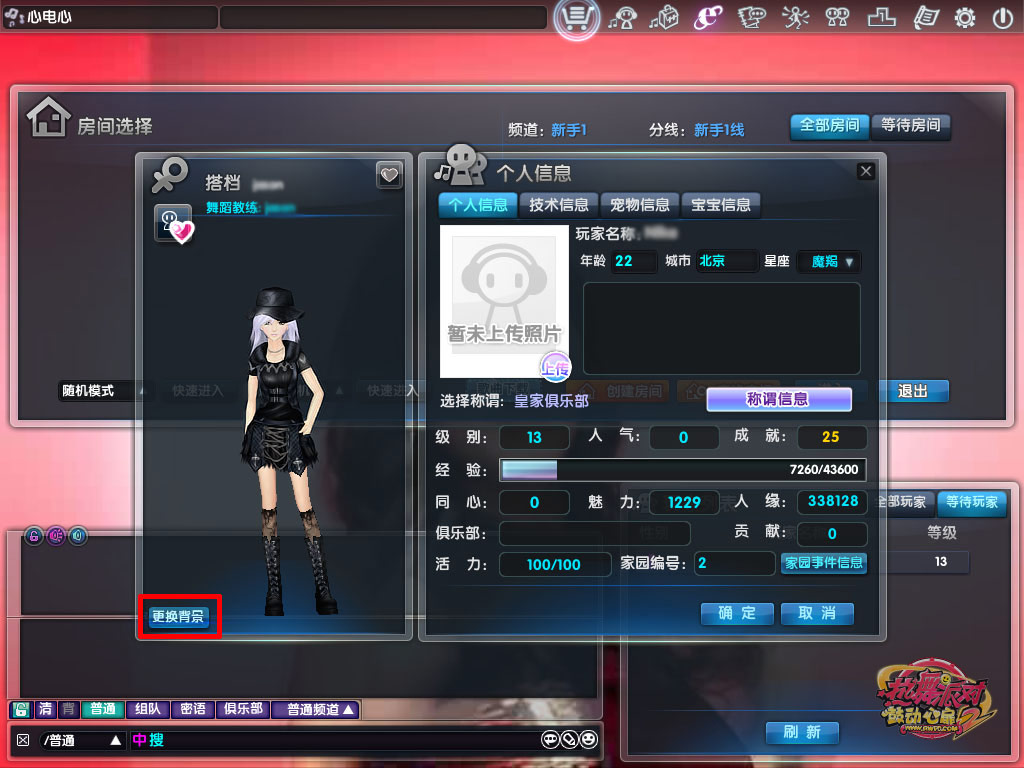
Task: Close the 个人信息 window
Action: (x=866, y=171)
